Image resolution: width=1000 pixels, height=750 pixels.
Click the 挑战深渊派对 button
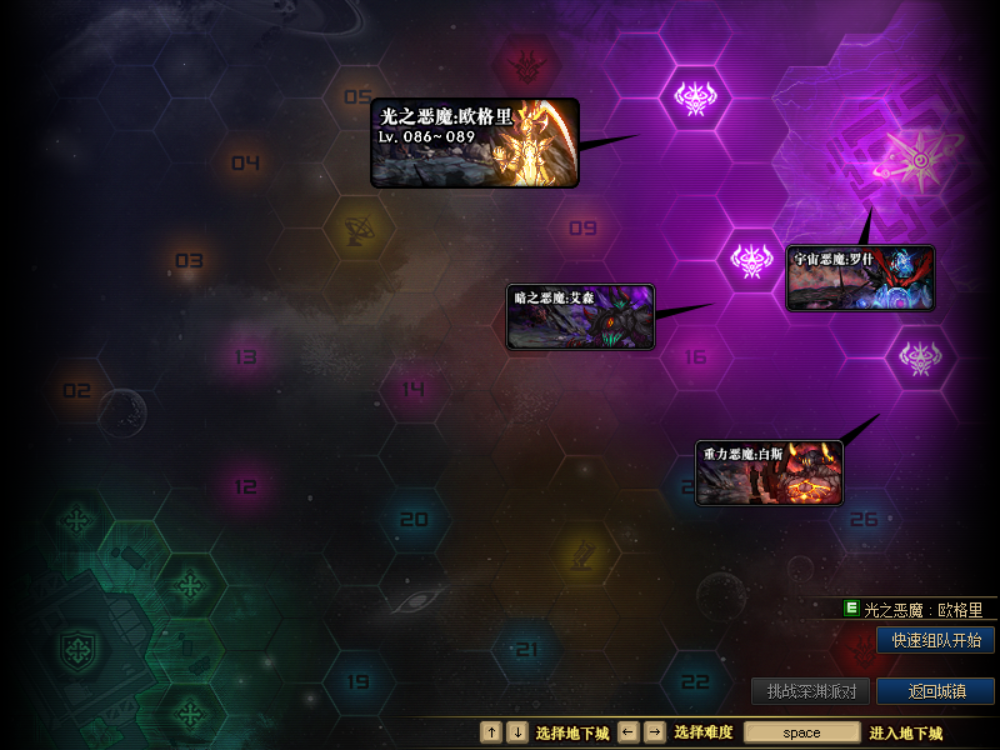click(811, 691)
